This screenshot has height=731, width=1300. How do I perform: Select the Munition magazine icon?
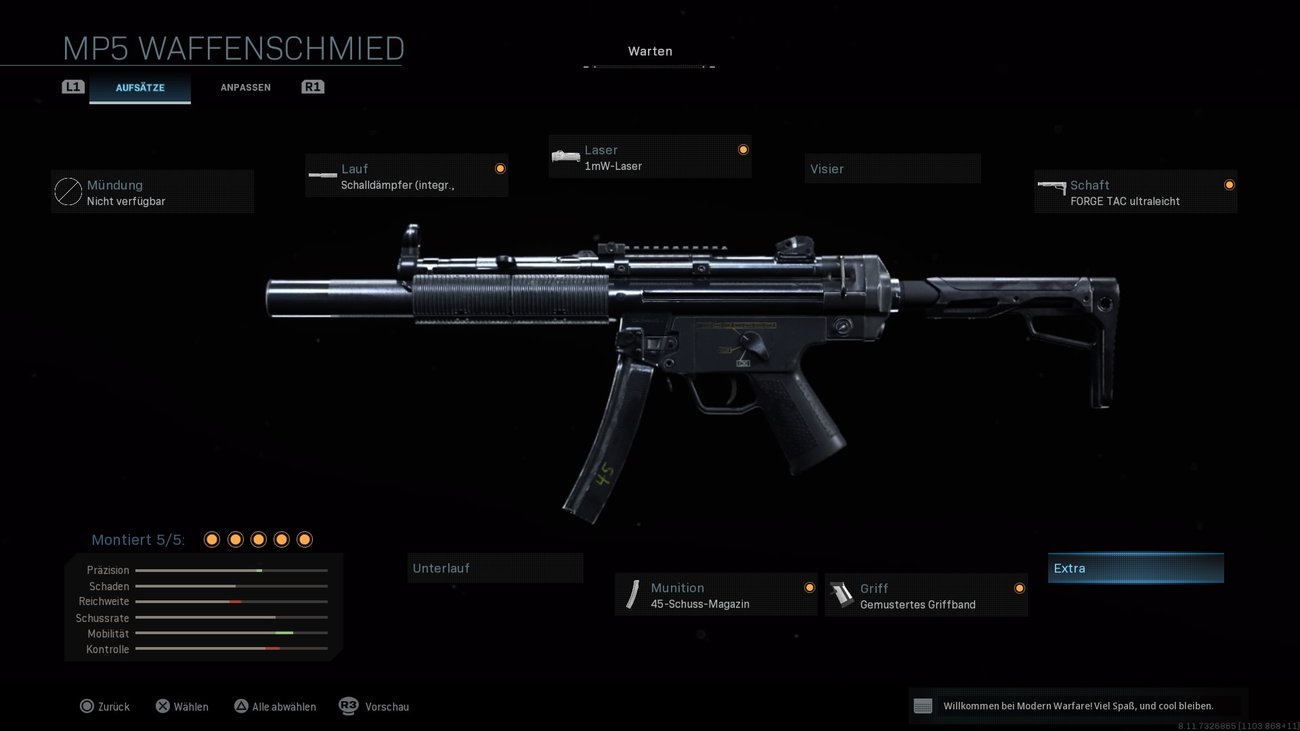click(633, 594)
